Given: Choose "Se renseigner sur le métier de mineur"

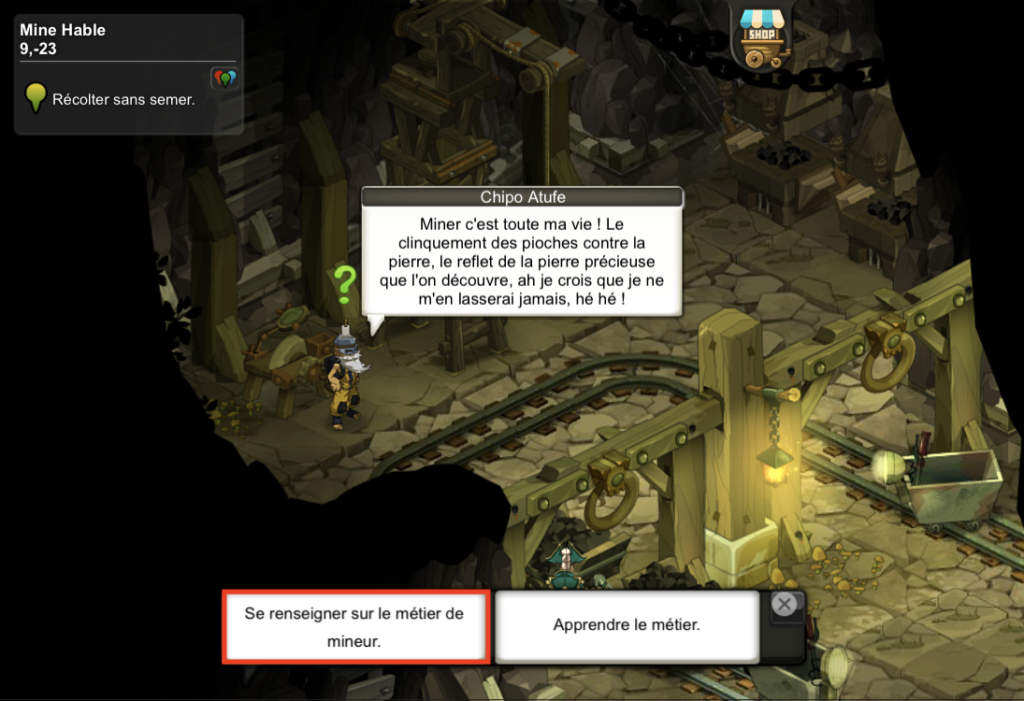Looking at the screenshot, I should (x=355, y=627).
